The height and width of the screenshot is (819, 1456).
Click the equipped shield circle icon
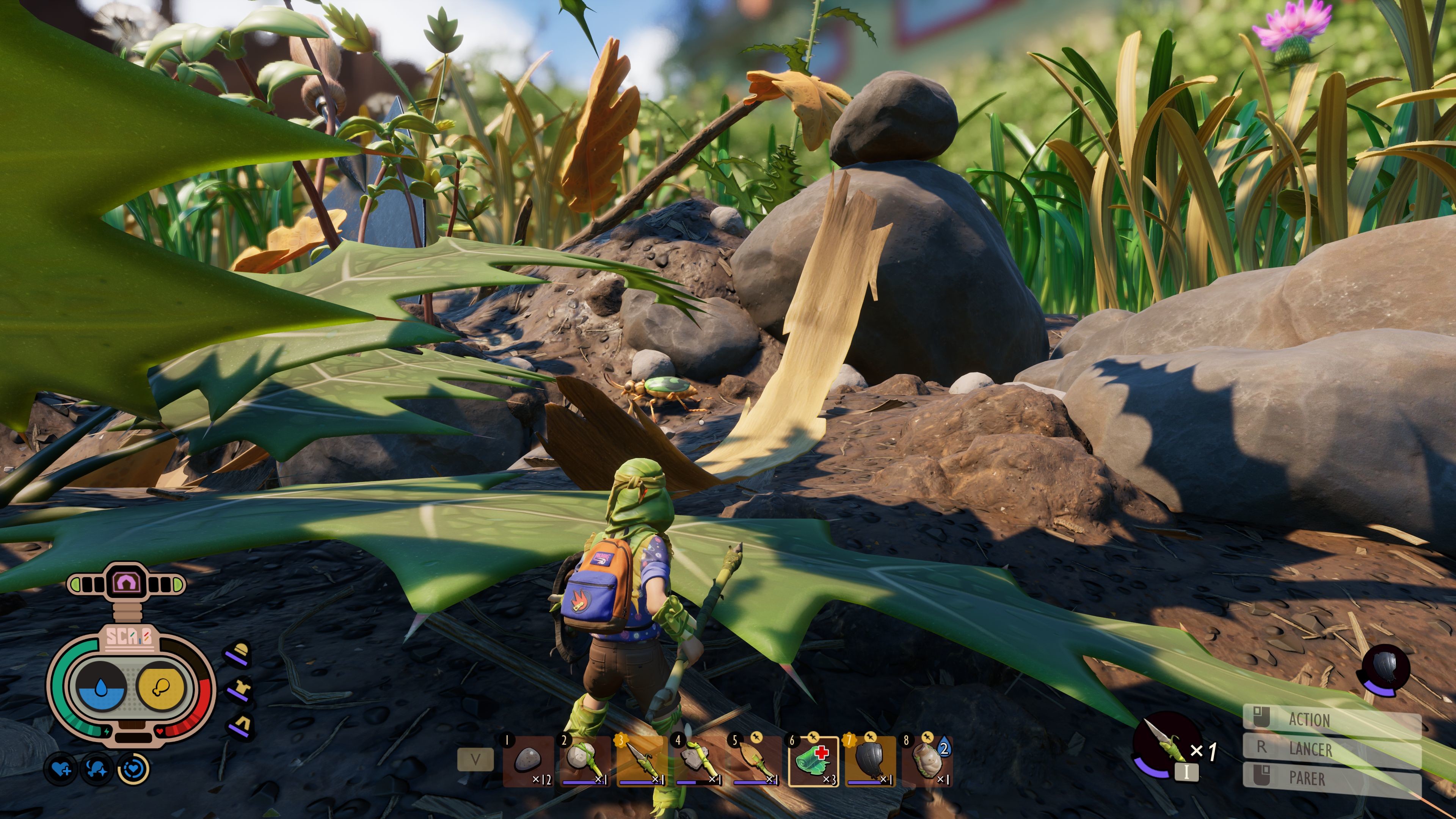coord(1385,669)
